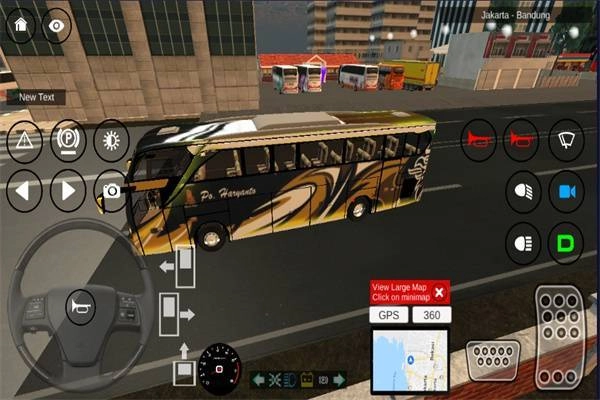The image size is (600, 400).
Task: Tap the home button
Action: click(20, 27)
